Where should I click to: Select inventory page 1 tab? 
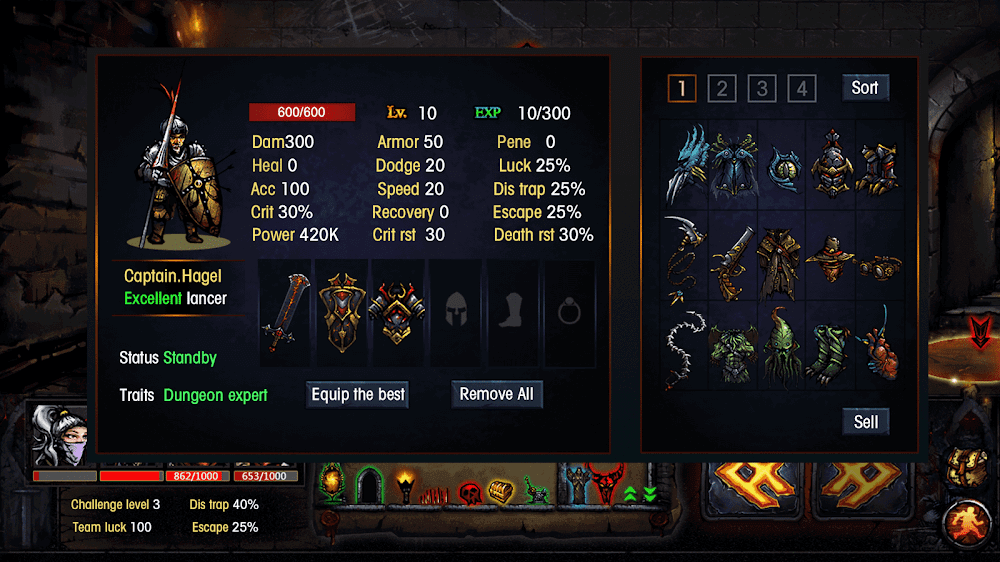click(682, 89)
